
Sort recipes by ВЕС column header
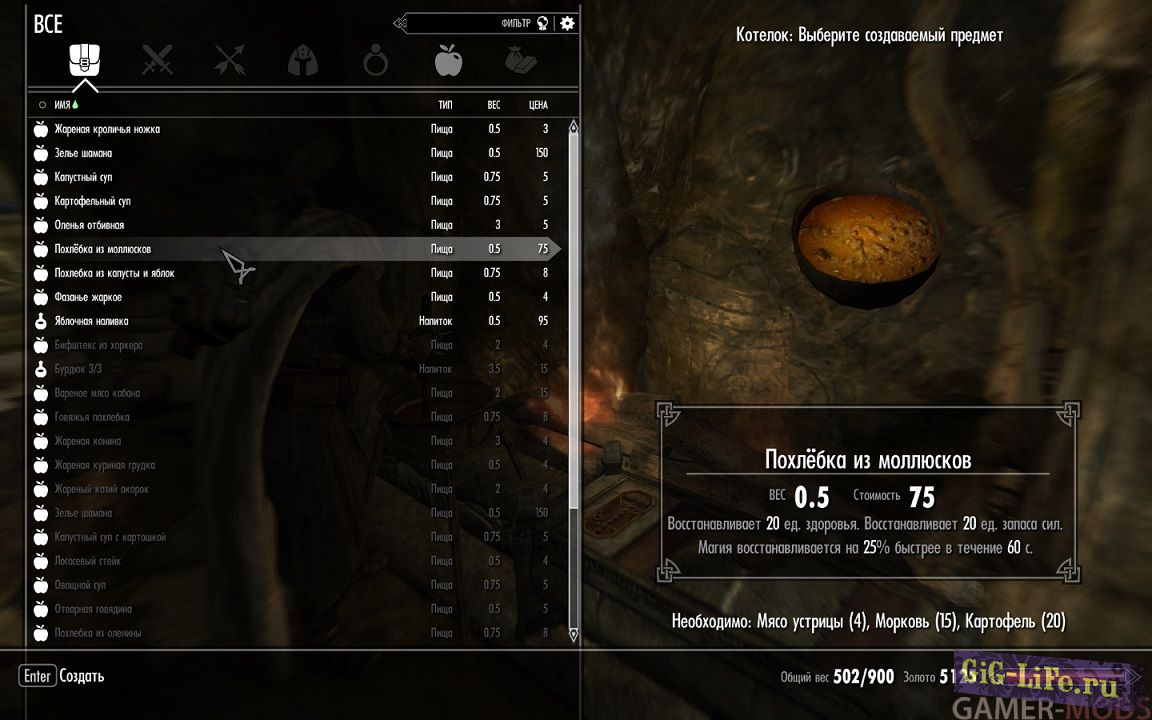494,104
